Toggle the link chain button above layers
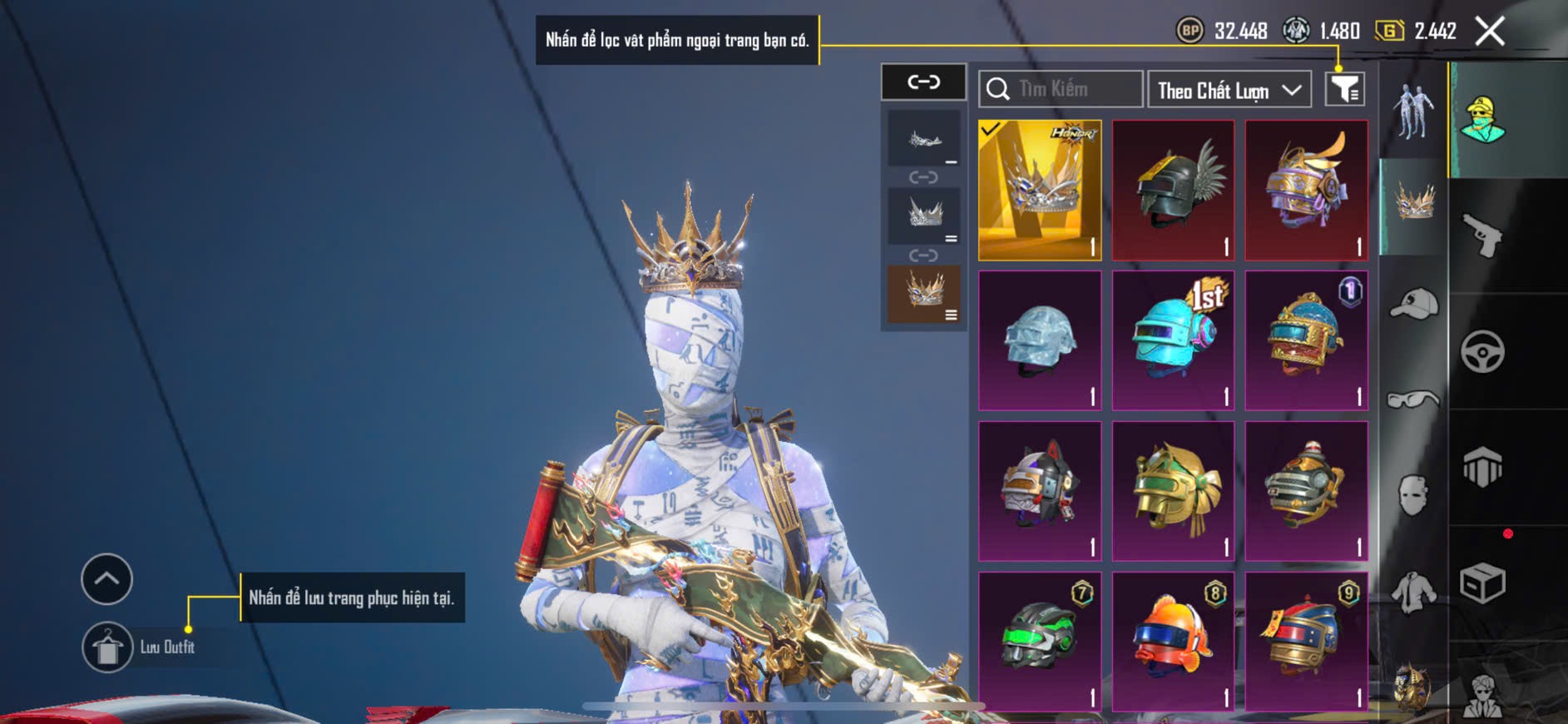 (923, 82)
